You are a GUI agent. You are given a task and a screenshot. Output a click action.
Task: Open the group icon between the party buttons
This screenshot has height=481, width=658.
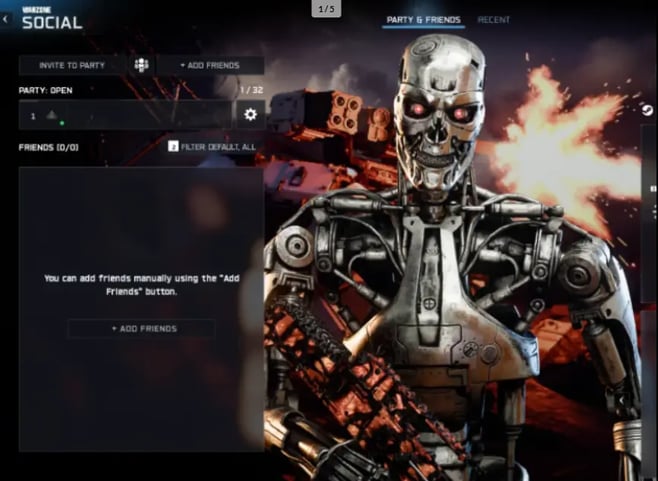(x=141, y=65)
